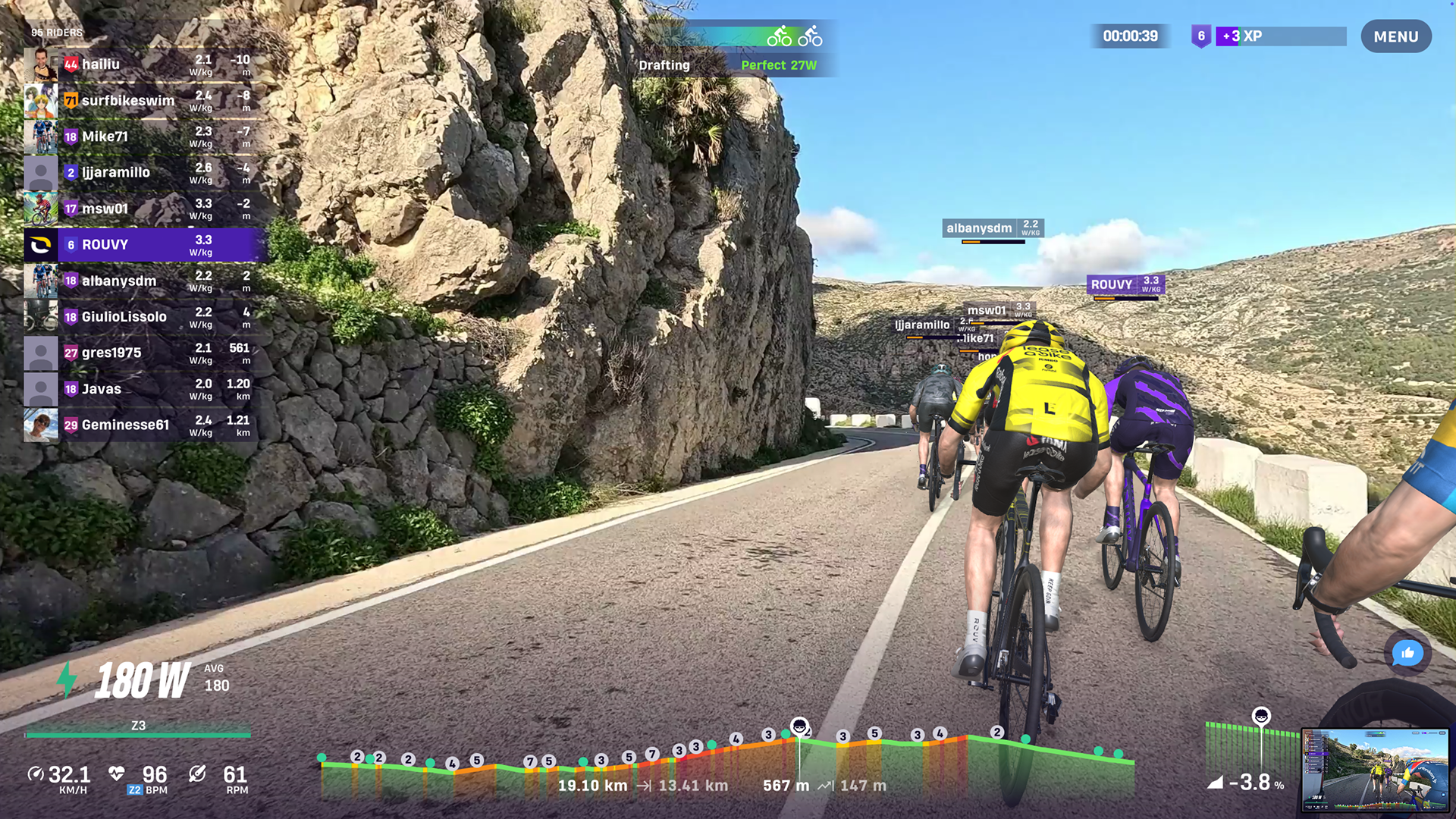1456x819 pixels.
Task: Select surfbikeswim in the rider list
Action: (x=144, y=101)
